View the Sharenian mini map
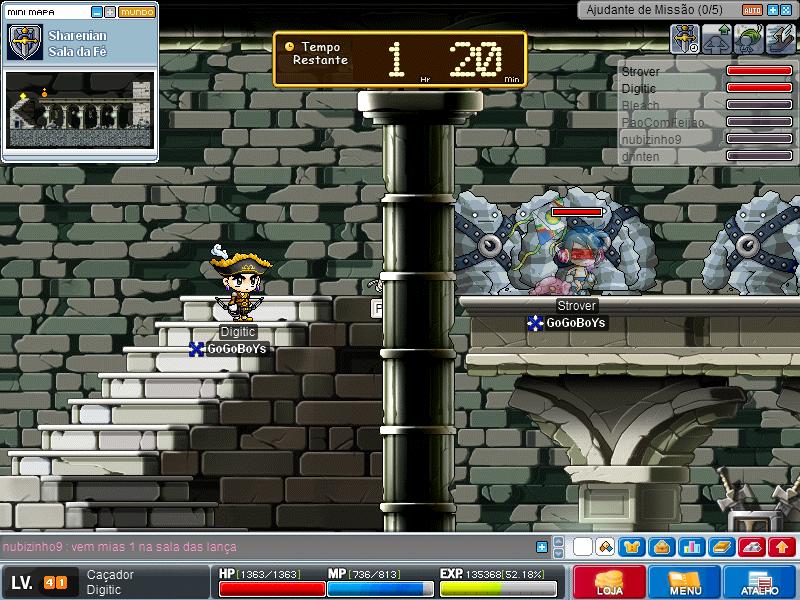The image size is (800, 600). tap(81, 109)
